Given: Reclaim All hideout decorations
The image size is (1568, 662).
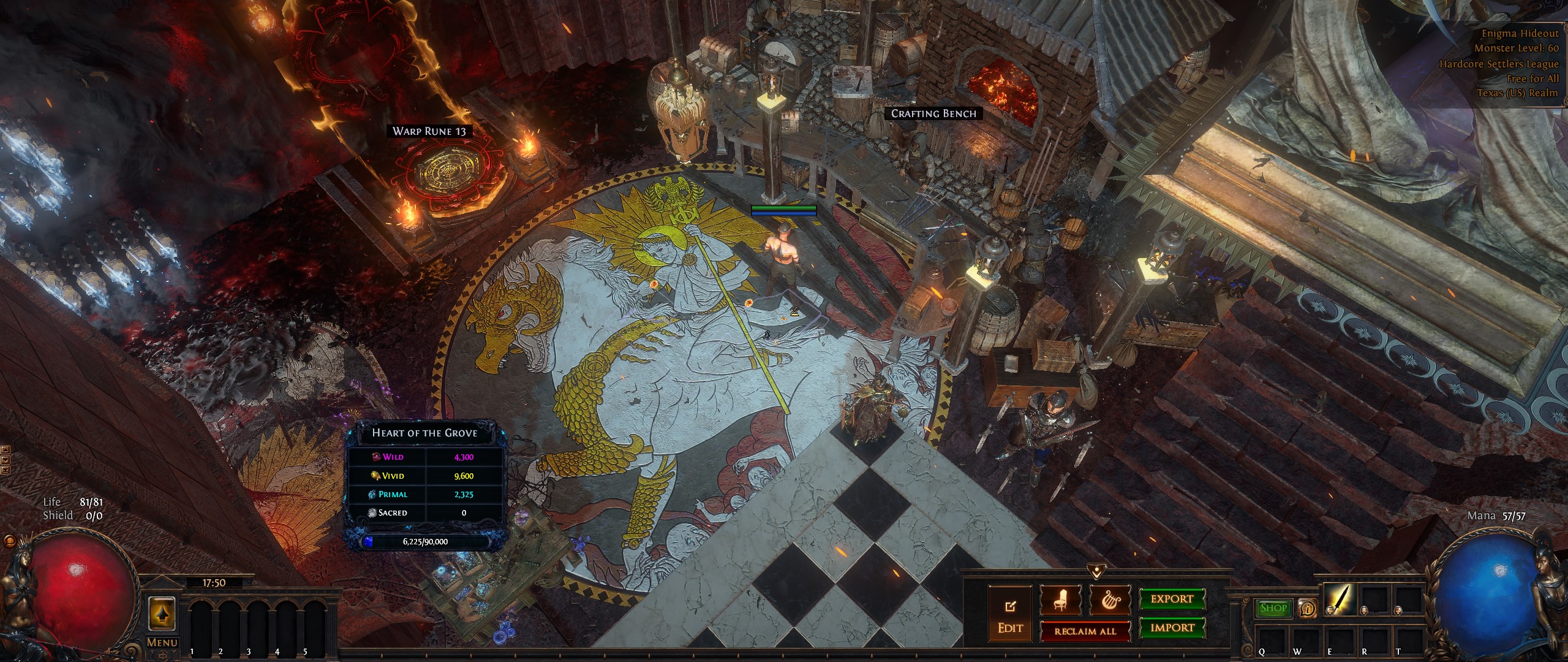Looking at the screenshot, I should (x=1085, y=631).
